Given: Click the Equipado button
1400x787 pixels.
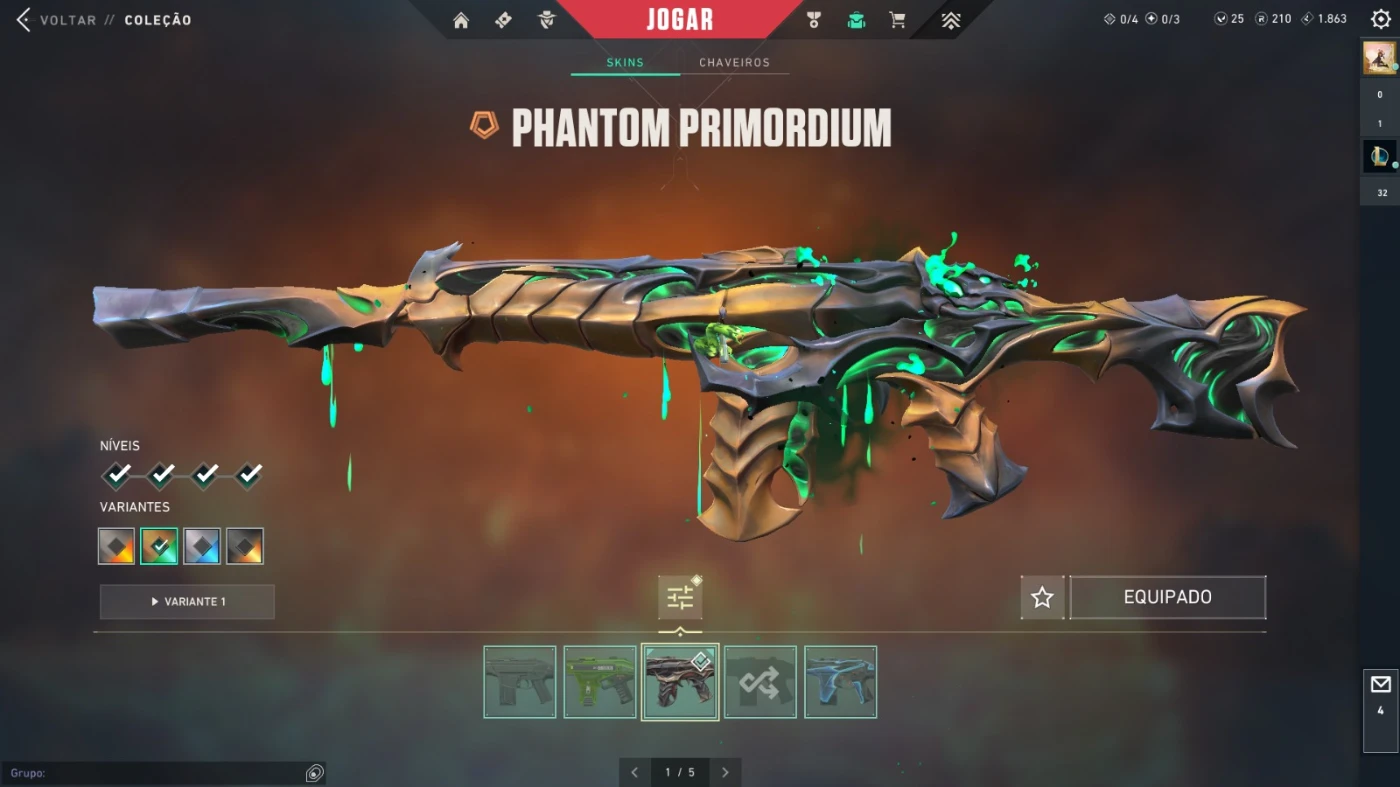Looking at the screenshot, I should [1167, 597].
